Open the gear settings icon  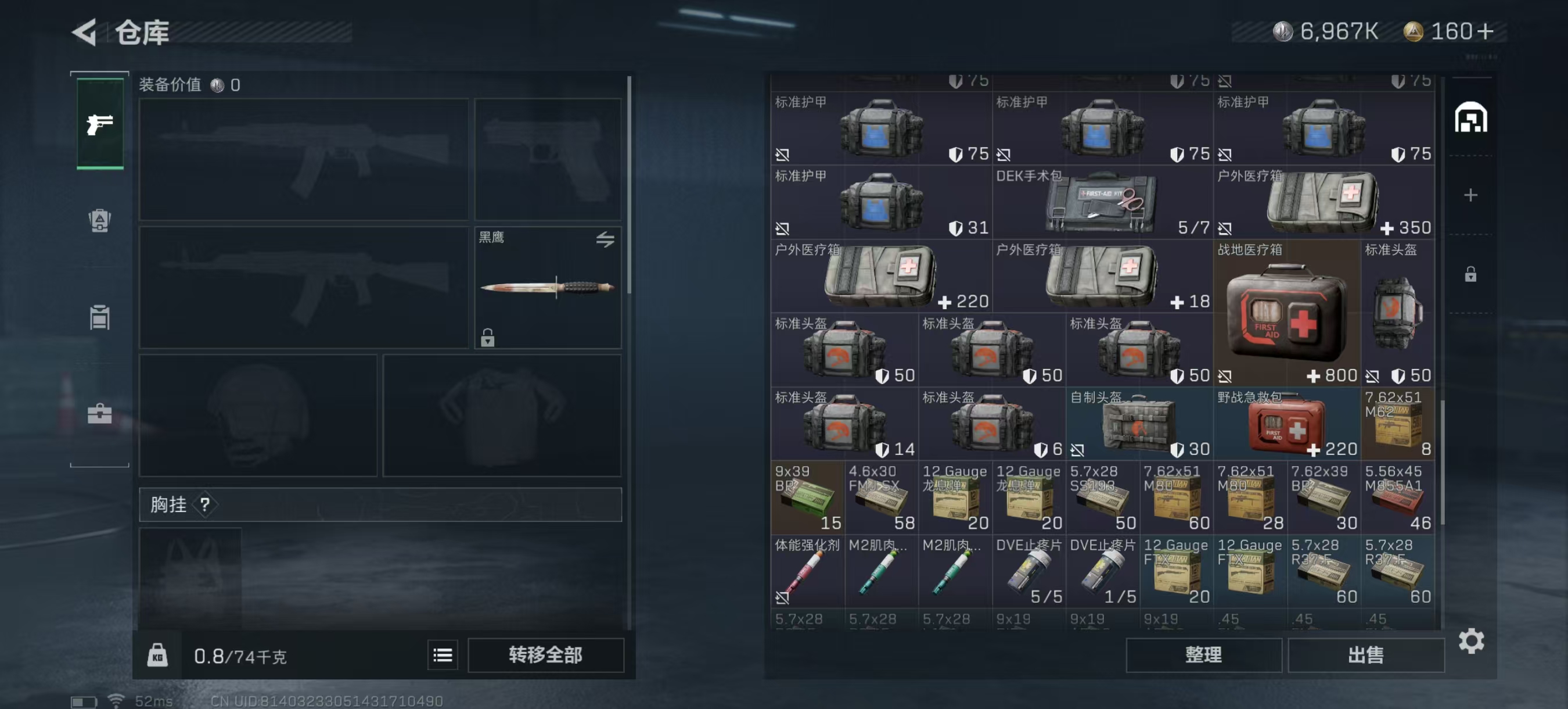coord(1470,641)
